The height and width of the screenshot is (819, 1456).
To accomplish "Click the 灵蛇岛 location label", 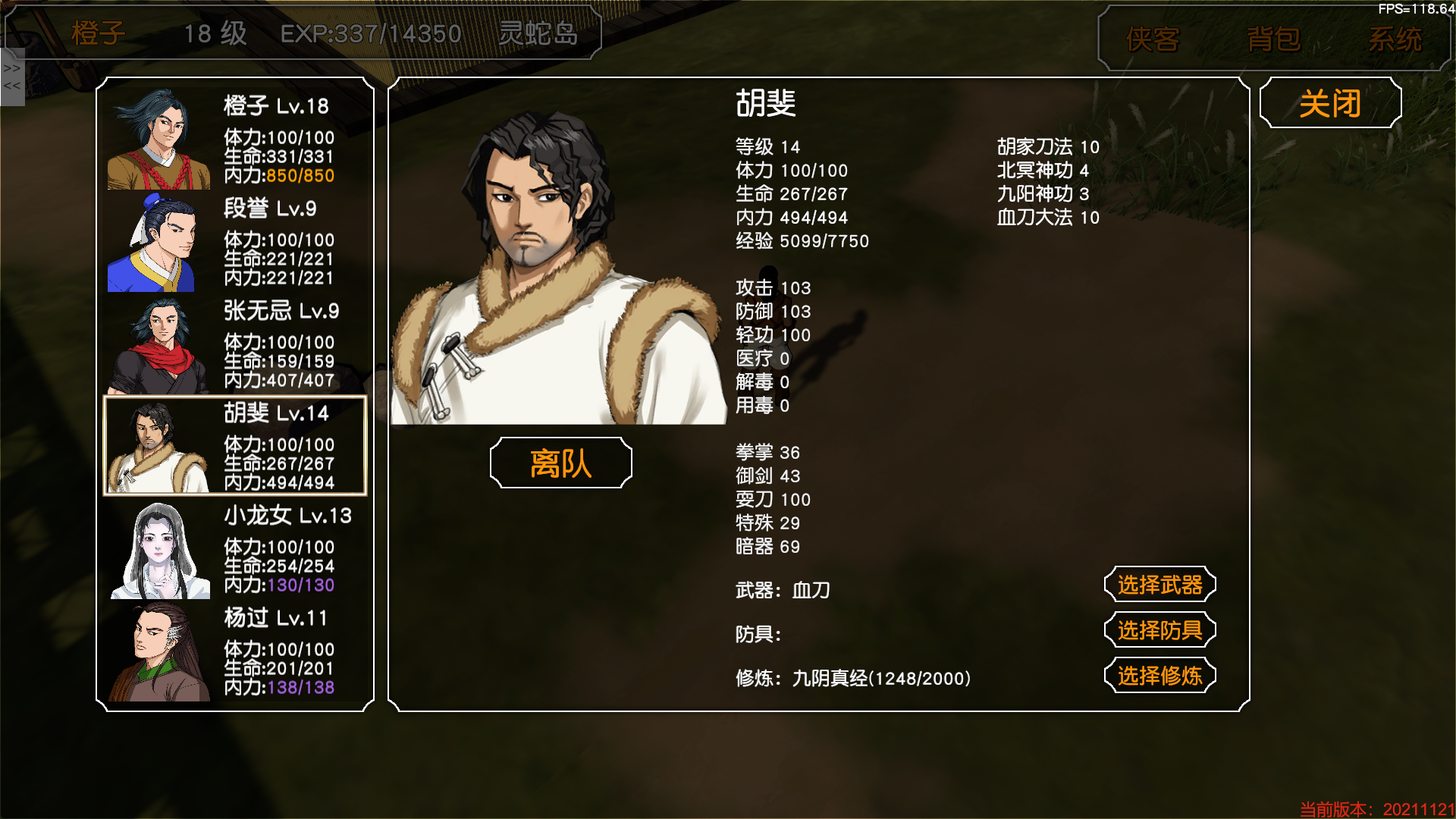I will (x=540, y=33).
